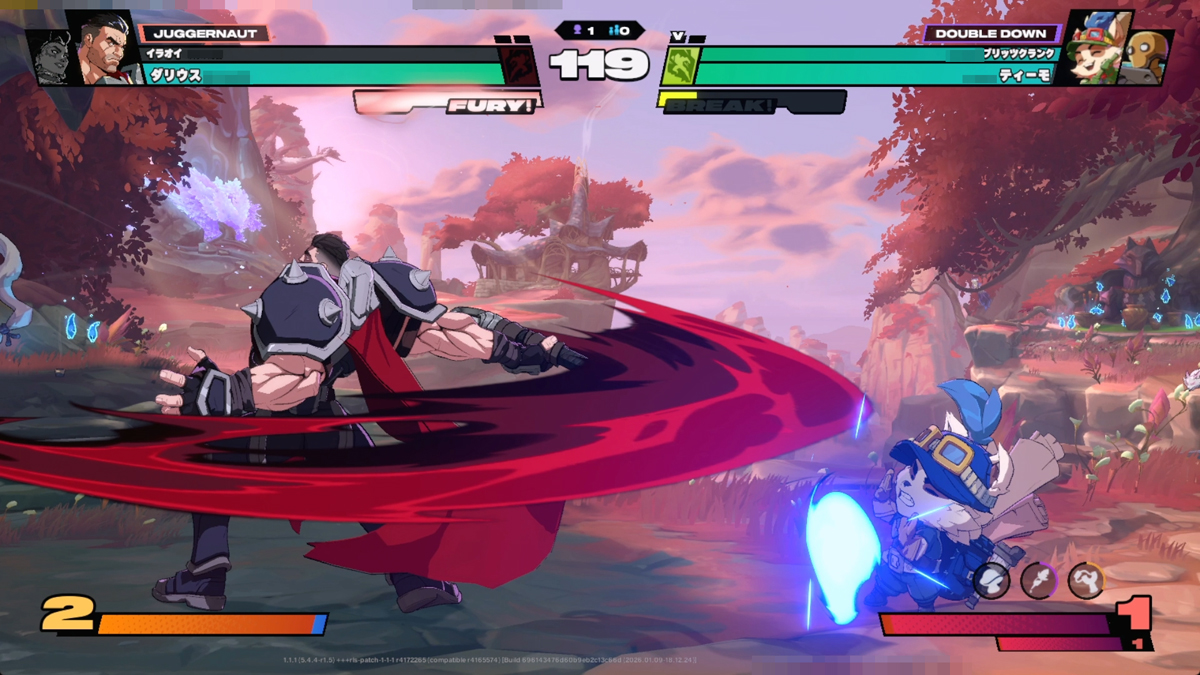Select Teemo's character portrait
Screen dimensions: 1200x675
[x=1094, y=50]
